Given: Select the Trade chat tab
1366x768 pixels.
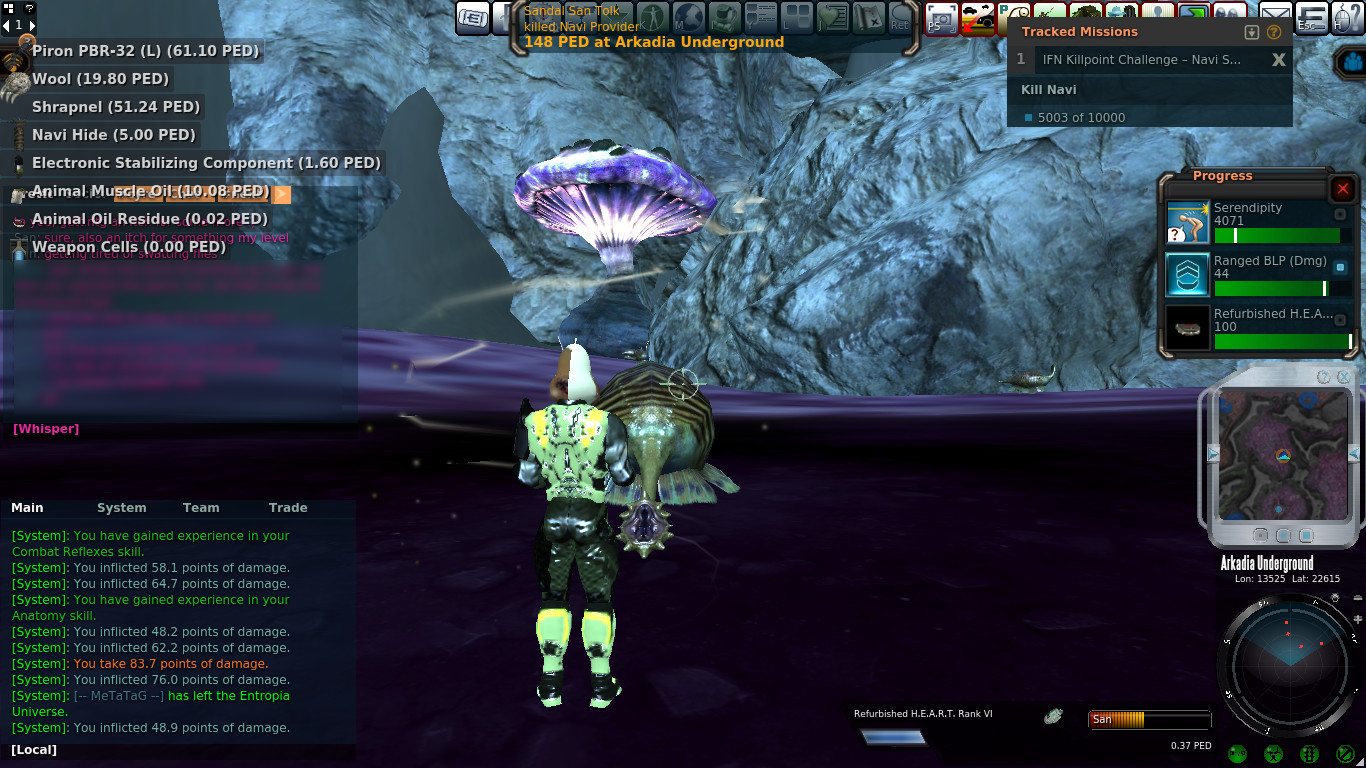Looking at the screenshot, I should tap(288, 508).
